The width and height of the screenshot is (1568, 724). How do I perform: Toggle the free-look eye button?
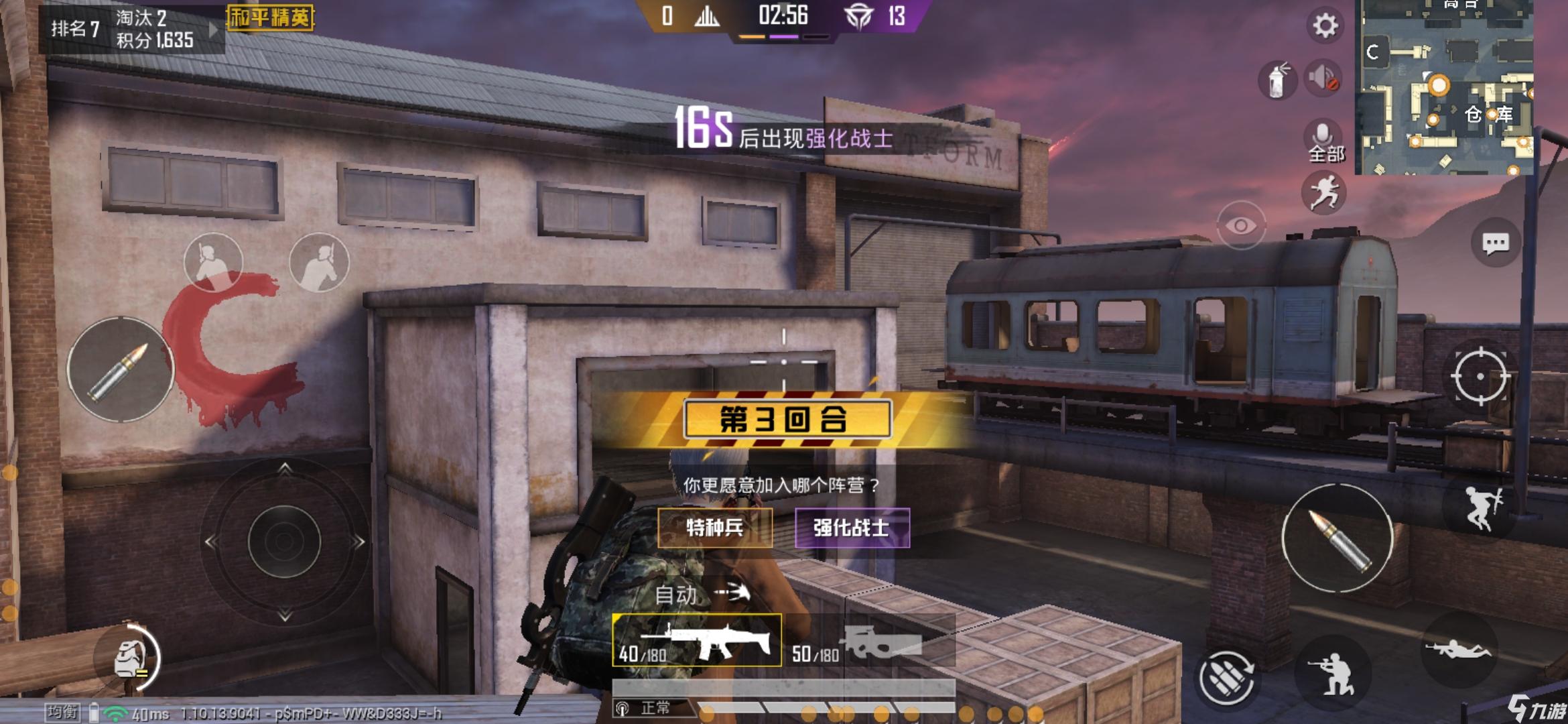[1240, 226]
